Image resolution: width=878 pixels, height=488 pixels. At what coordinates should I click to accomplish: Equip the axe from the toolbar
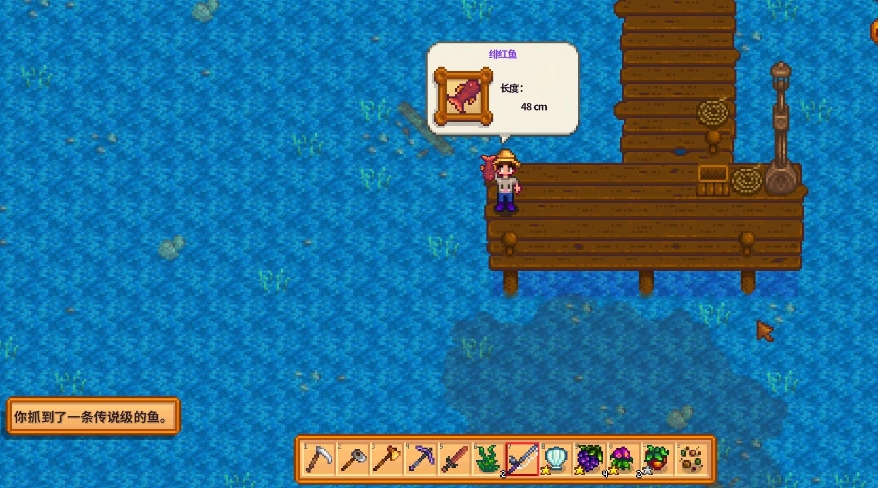[x=387, y=459]
